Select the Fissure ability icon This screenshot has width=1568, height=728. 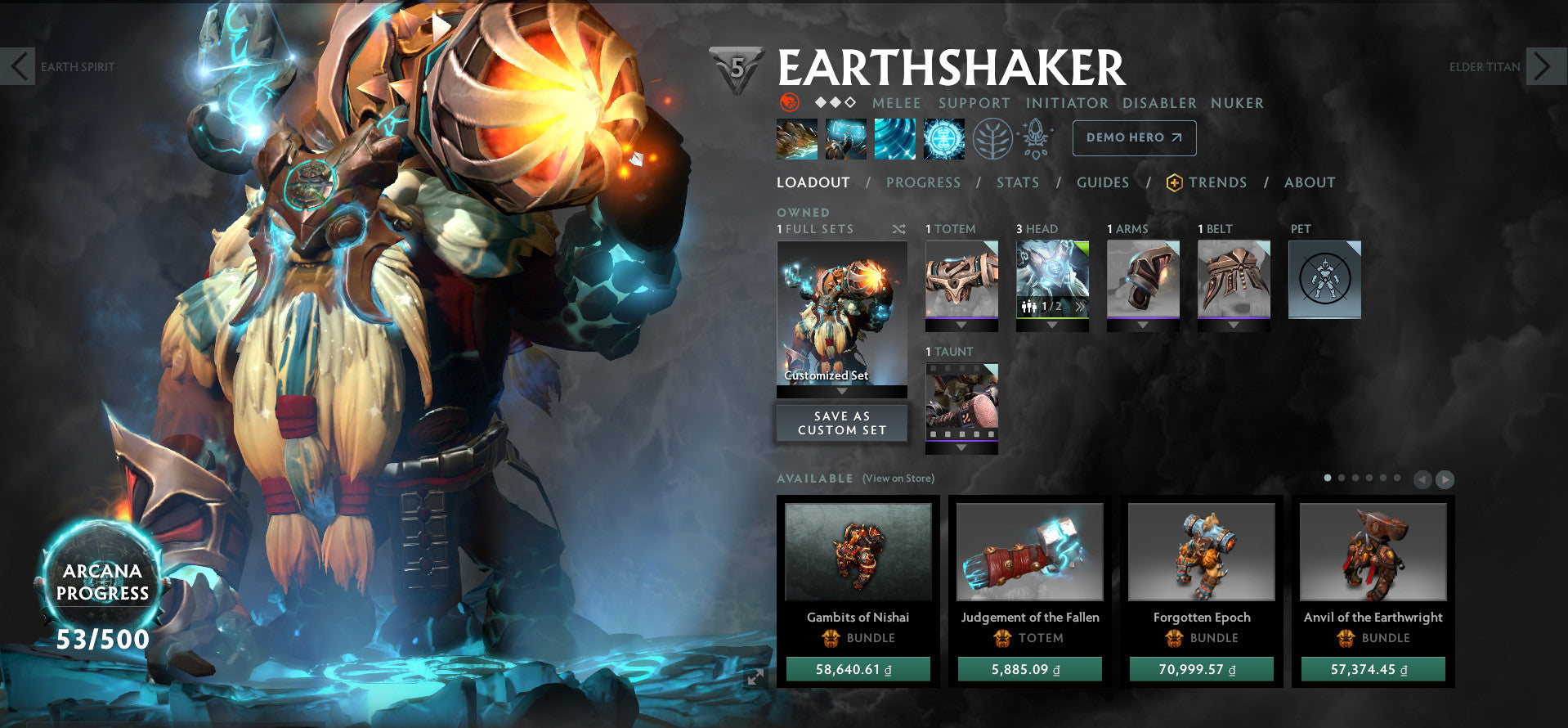click(x=797, y=137)
